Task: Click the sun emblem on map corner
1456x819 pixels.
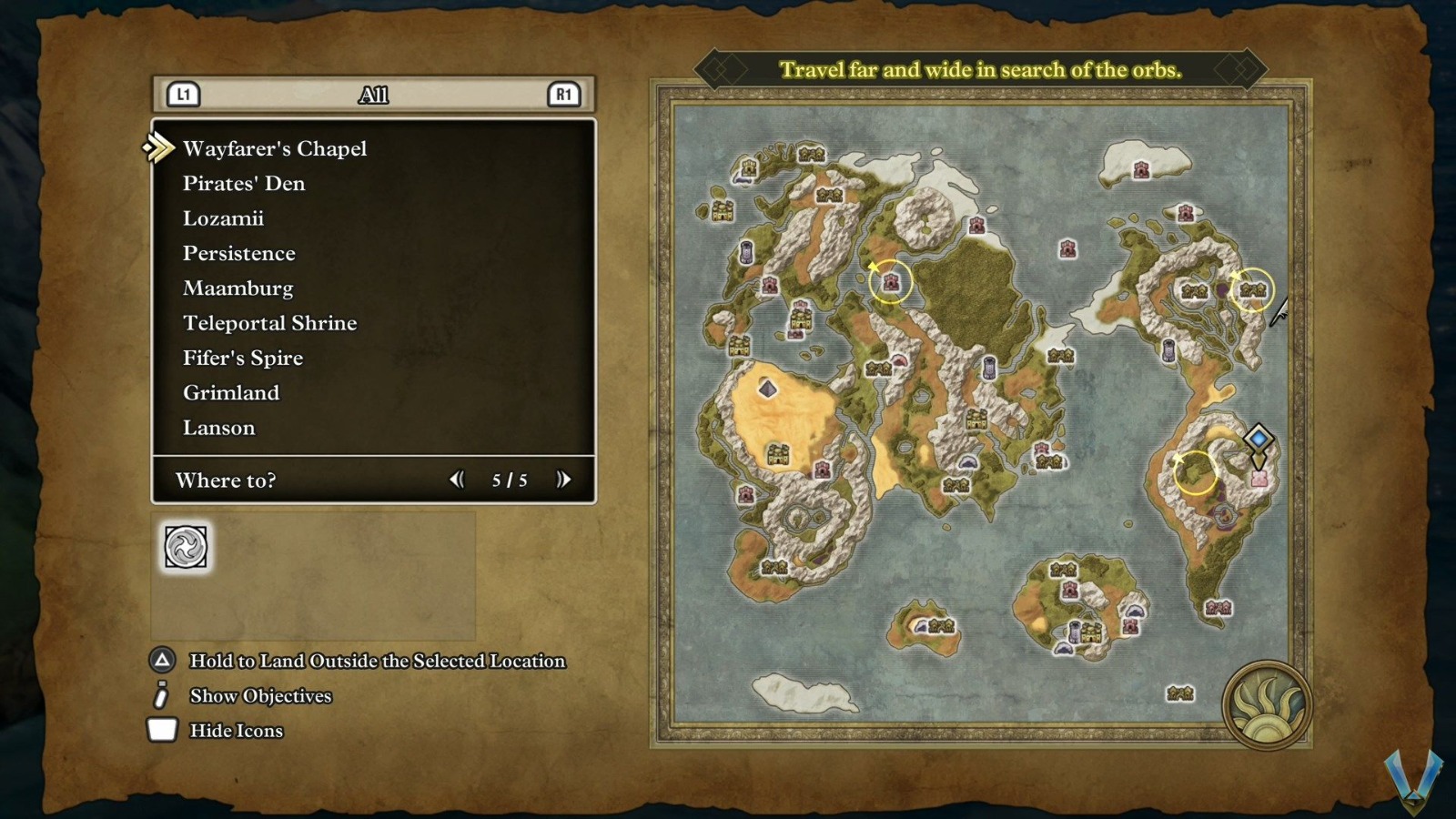Action: (1267, 705)
